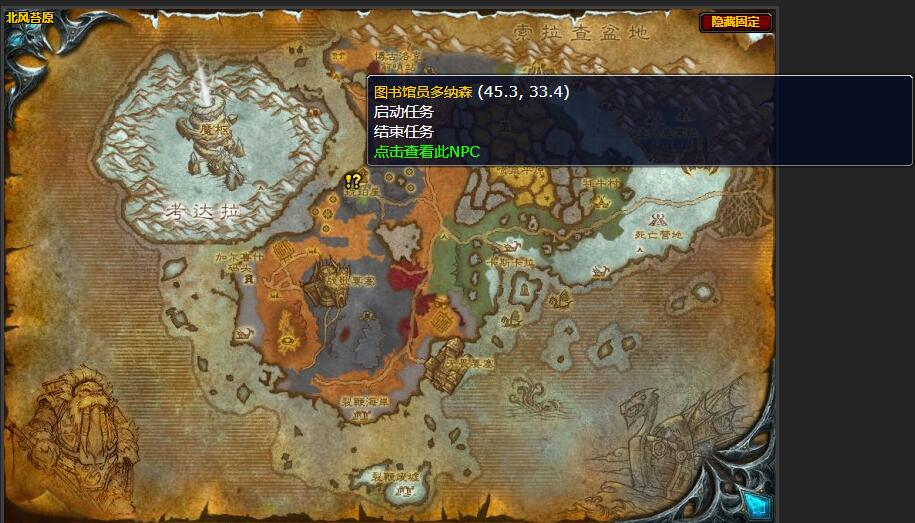Click the 隐藏固定 button
915x523 pixels.
[x=736, y=22]
